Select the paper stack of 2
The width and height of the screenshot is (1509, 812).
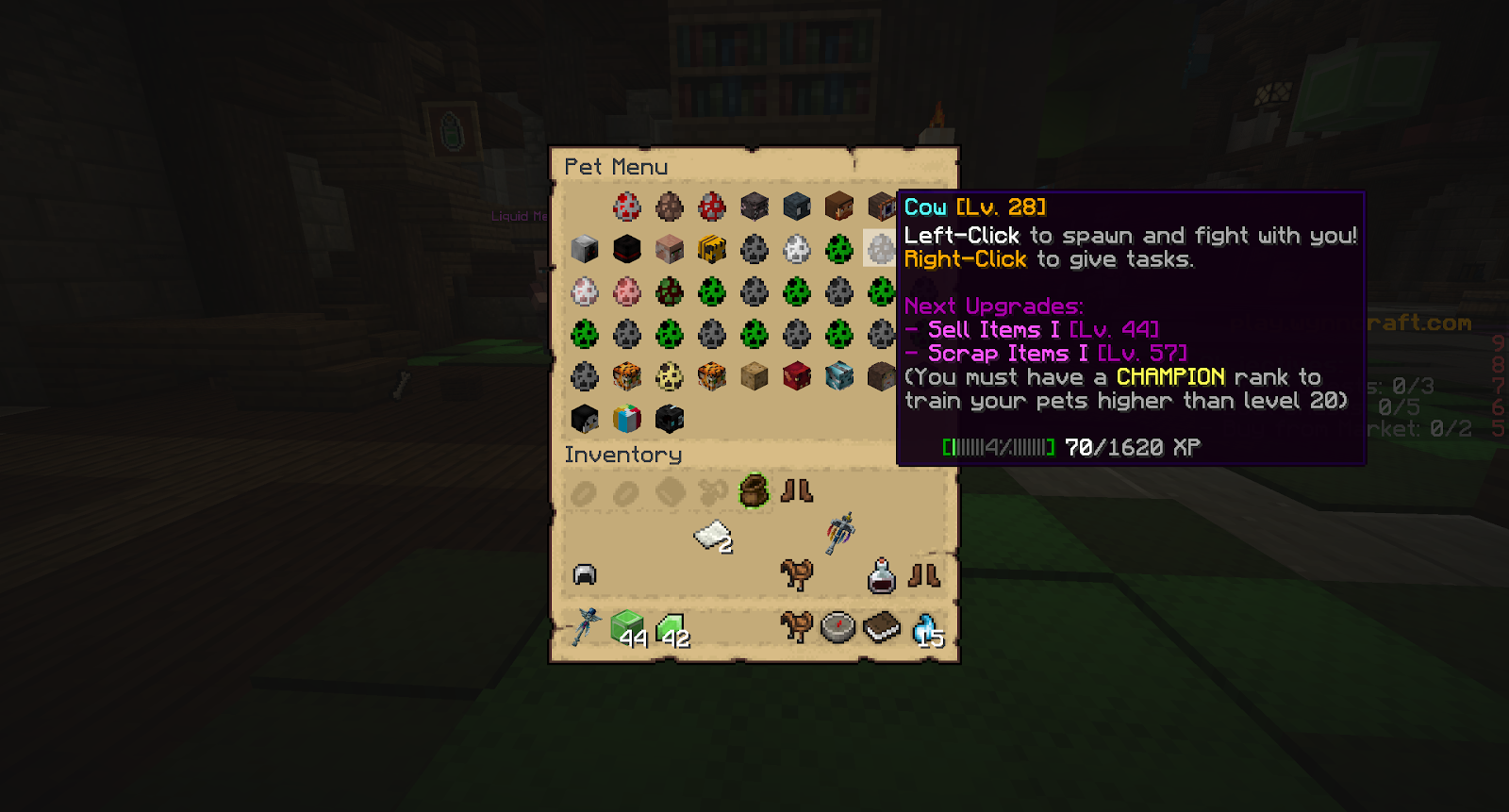click(x=714, y=537)
